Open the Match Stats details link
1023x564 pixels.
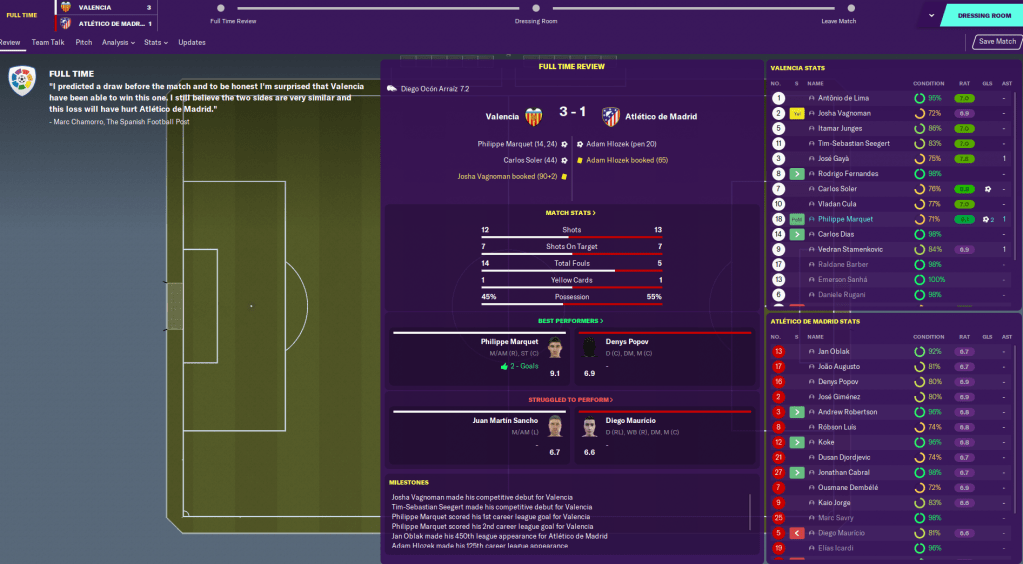[x=571, y=213]
